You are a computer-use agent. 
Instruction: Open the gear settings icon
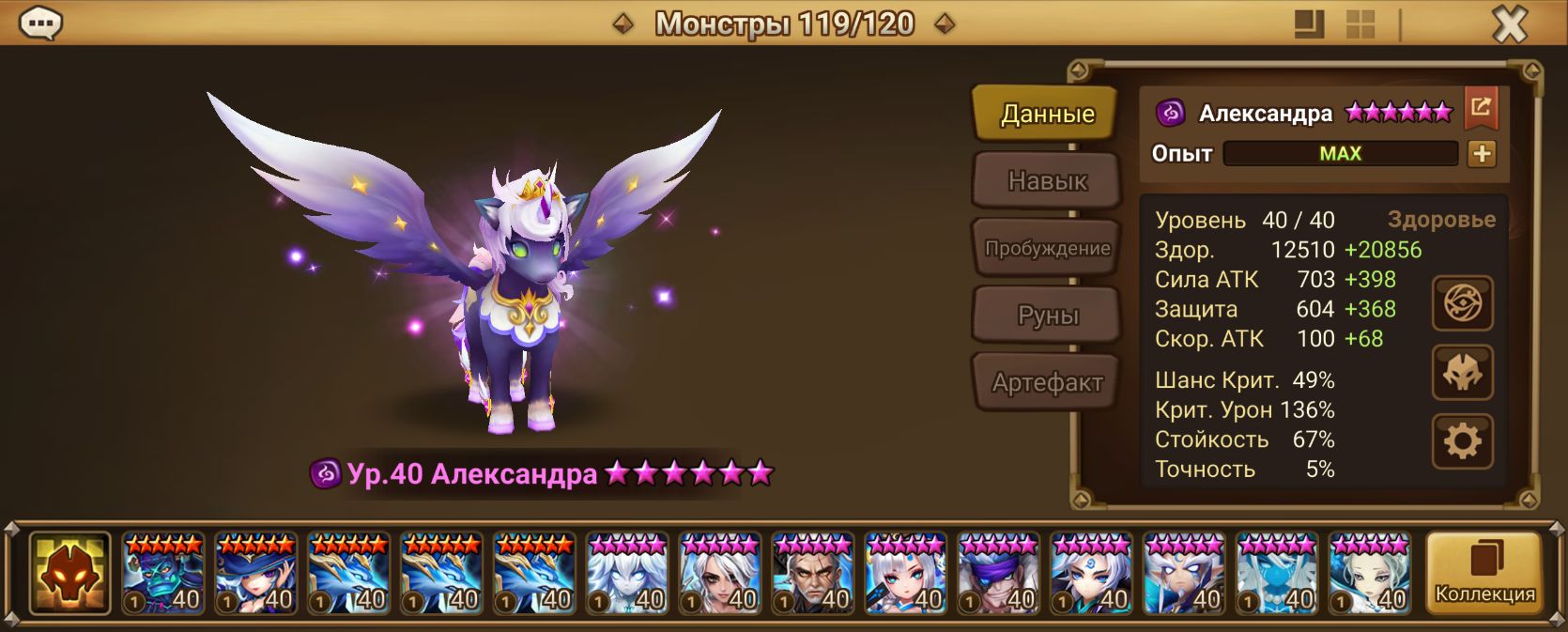[x=1462, y=441]
